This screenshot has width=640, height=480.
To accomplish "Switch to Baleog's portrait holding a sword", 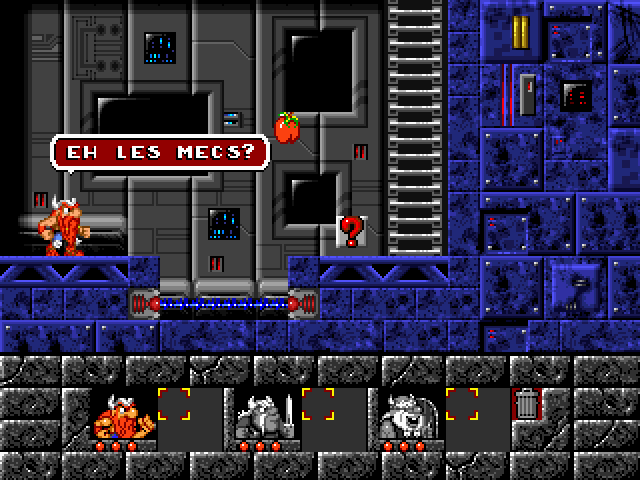I will (x=266, y=415).
